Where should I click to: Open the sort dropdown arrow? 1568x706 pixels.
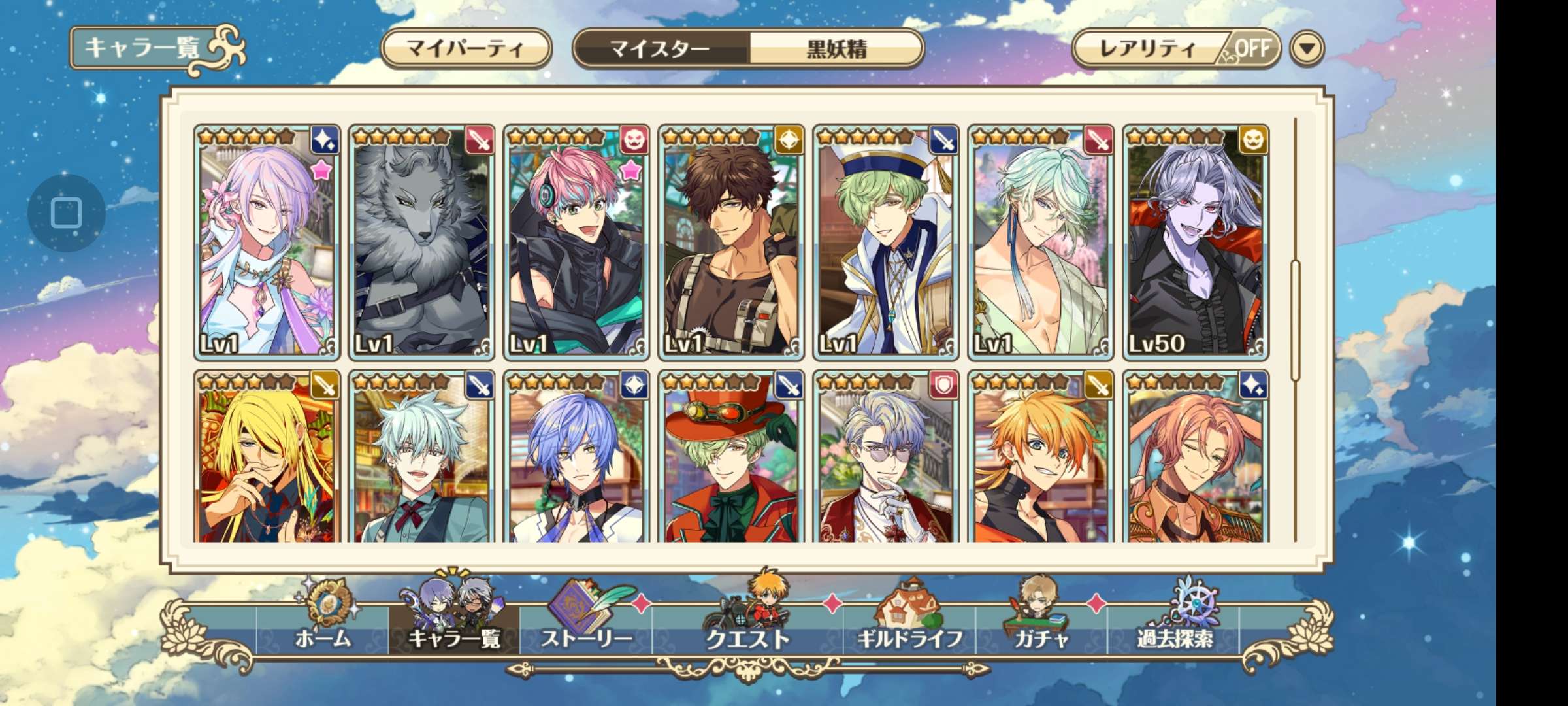[x=1307, y=48]
